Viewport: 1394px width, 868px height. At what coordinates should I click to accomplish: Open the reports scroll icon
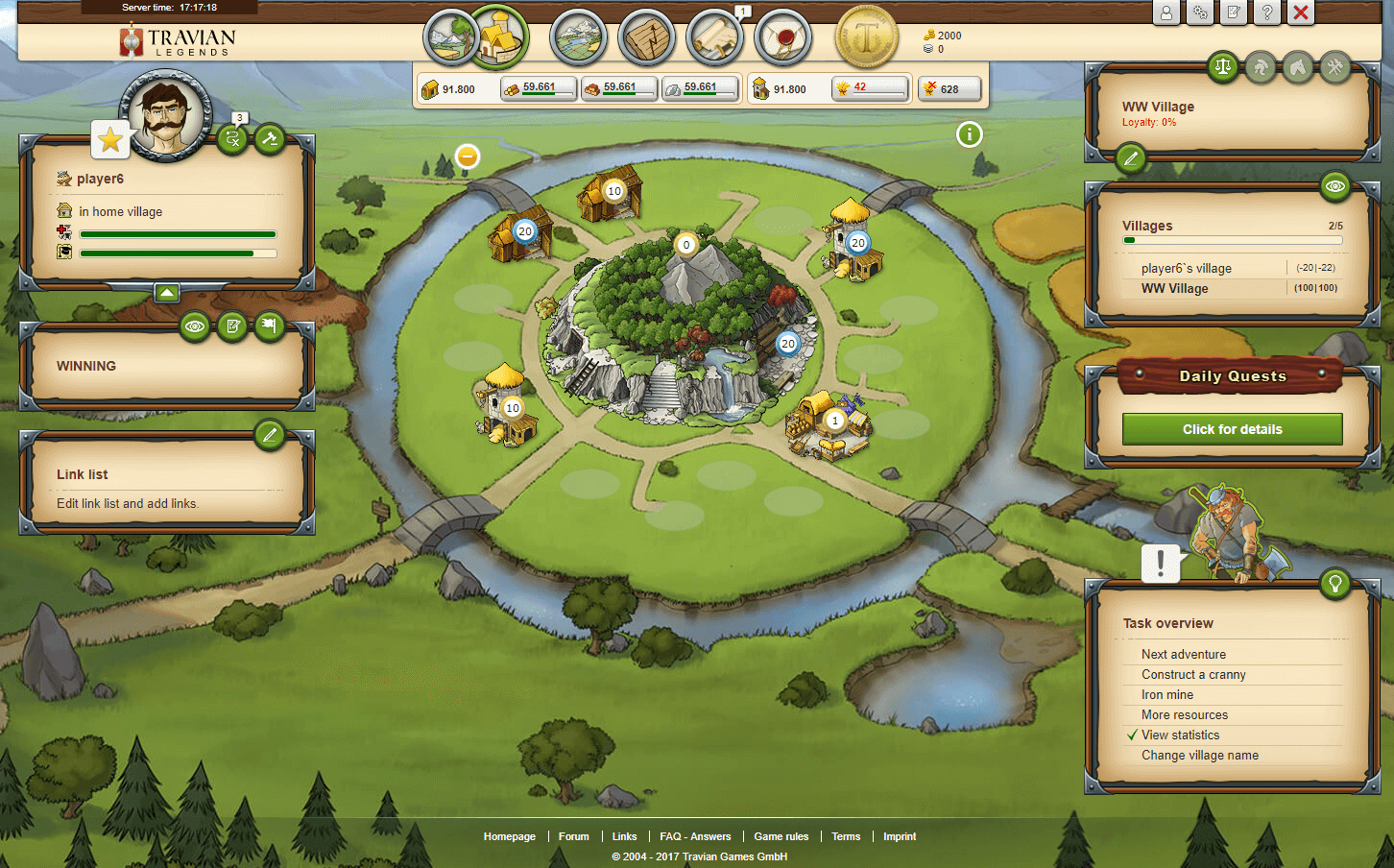pyautogui.click(x=714, y=38)
